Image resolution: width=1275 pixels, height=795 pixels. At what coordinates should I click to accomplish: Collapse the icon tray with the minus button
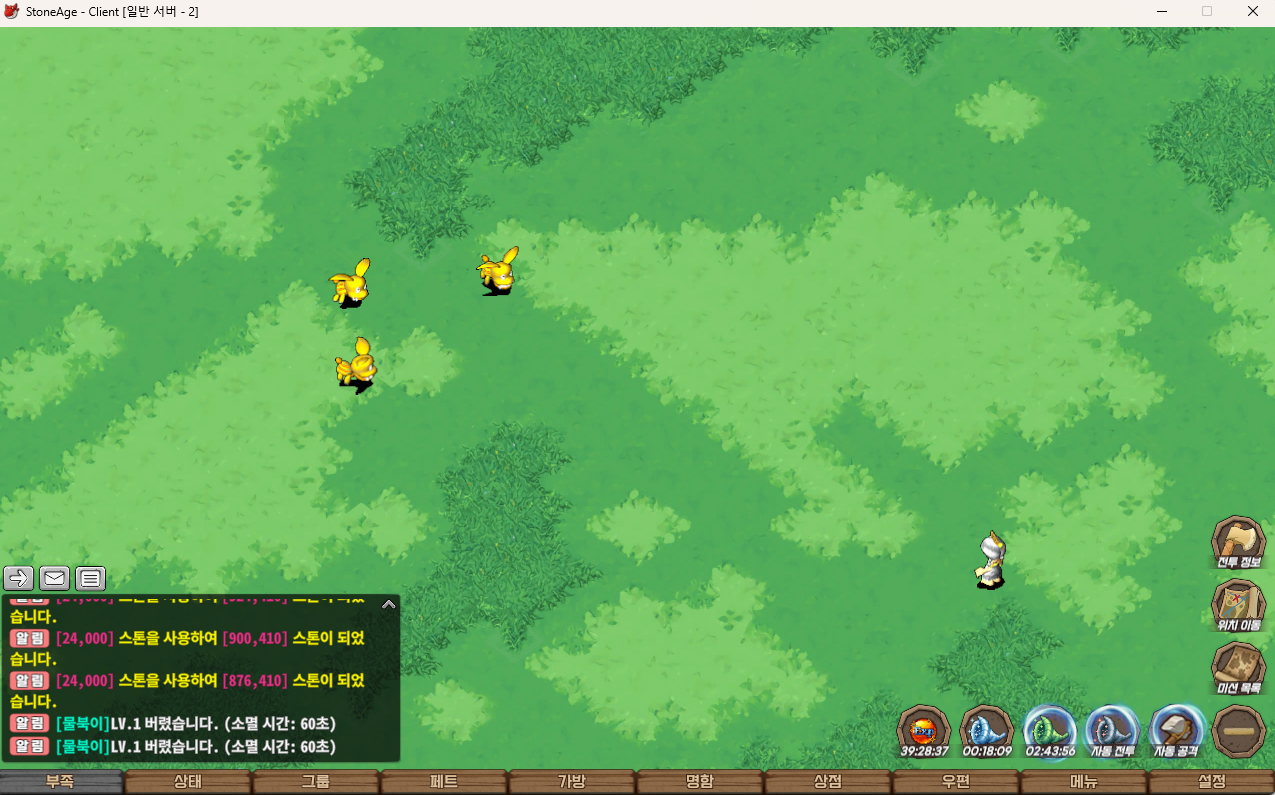(x=1238, y=731)
